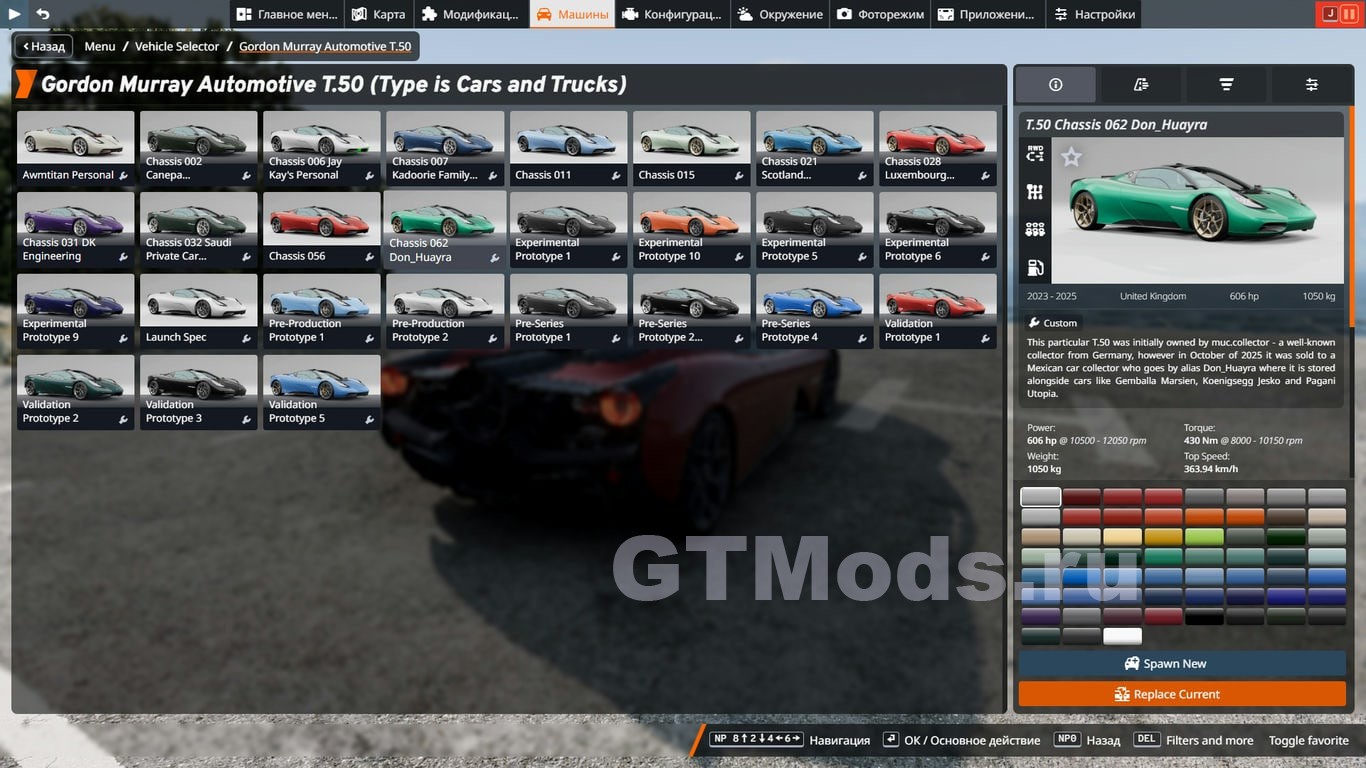Pick the white paint color swatch
1366x768 pixels.
point(1122,636)
